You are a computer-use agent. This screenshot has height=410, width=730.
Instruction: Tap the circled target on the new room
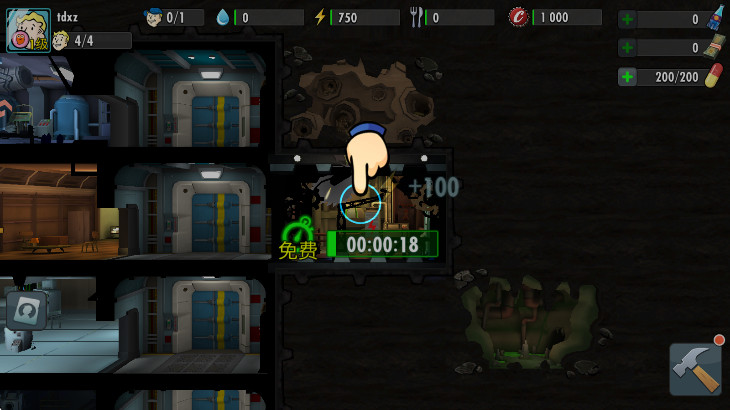(x=360, y=202)
